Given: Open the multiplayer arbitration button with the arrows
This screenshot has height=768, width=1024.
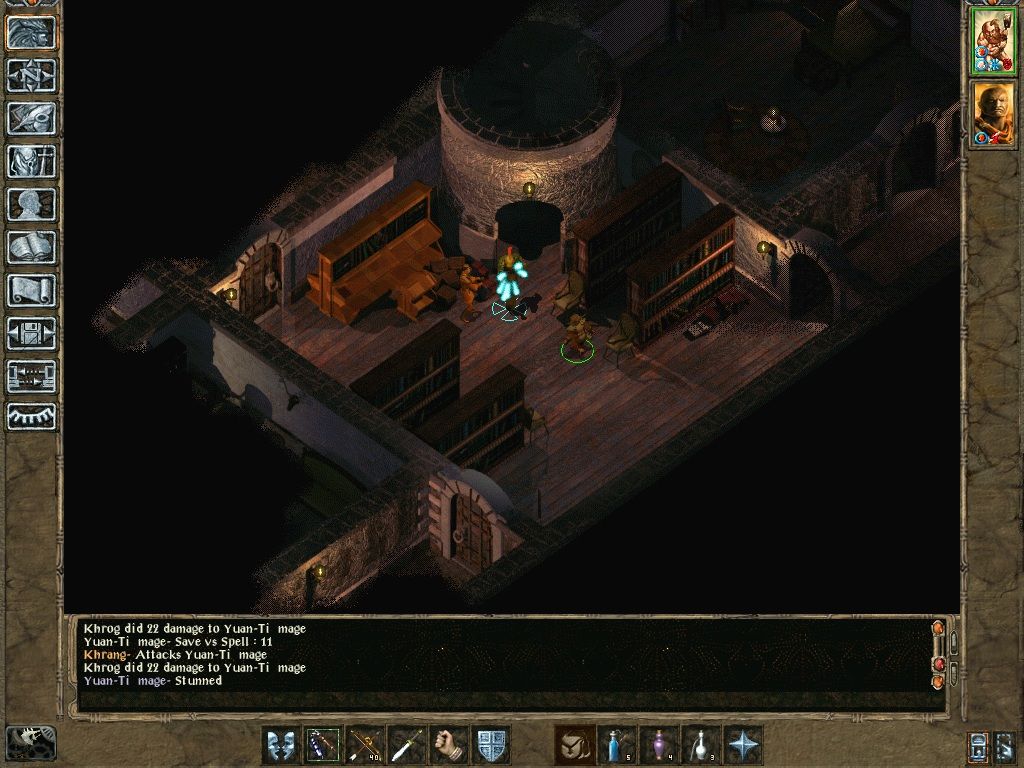Looking at the screenshot, I should (32, 376).
